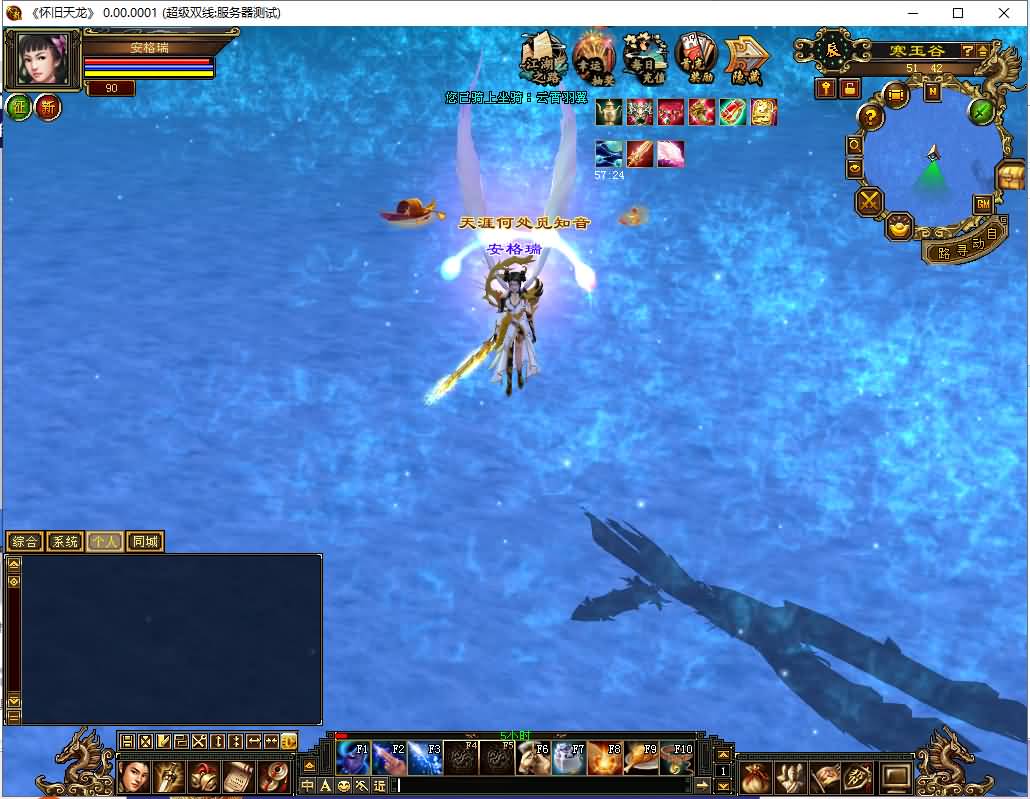Switch to the 综合 chat tab
The width and height of the screenshot is (1030, 799).
click(25, 542)
